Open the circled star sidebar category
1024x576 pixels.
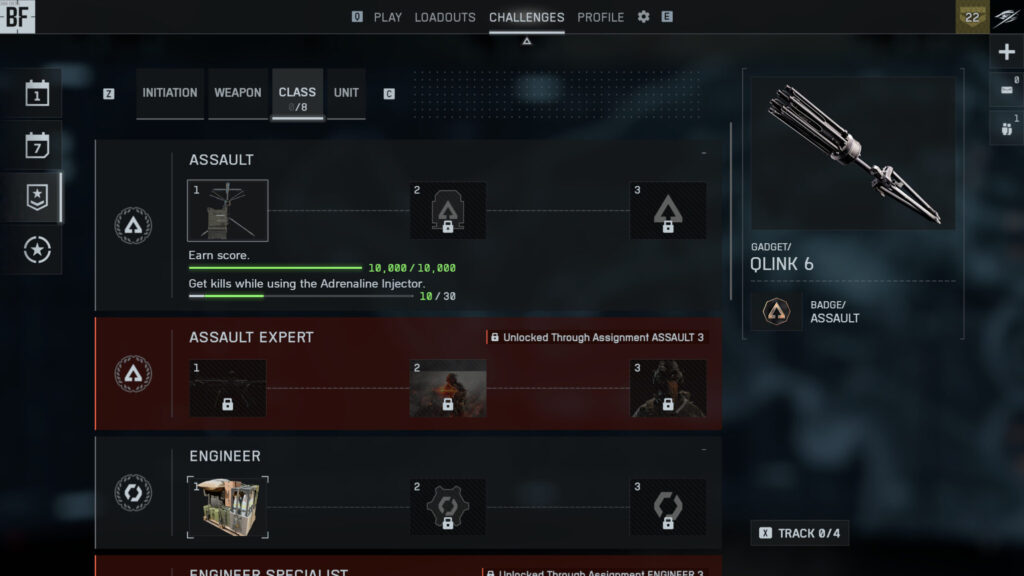38,249
